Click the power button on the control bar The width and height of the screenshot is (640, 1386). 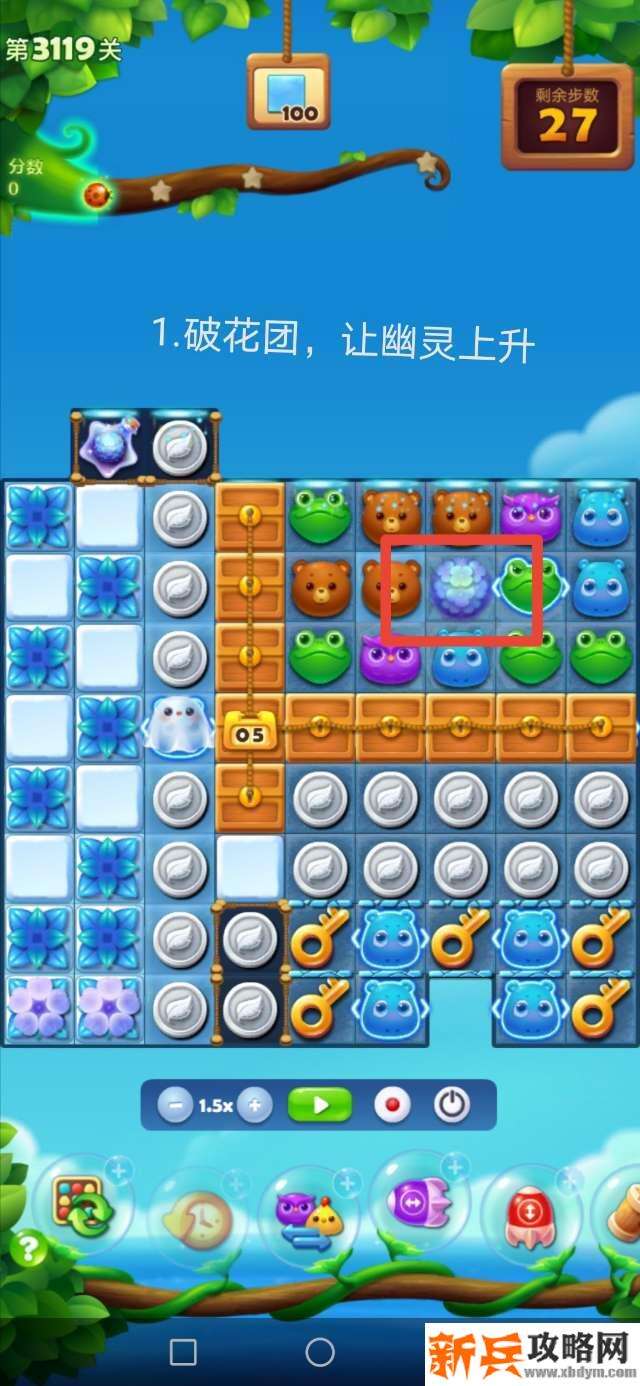pos(452,1106)
